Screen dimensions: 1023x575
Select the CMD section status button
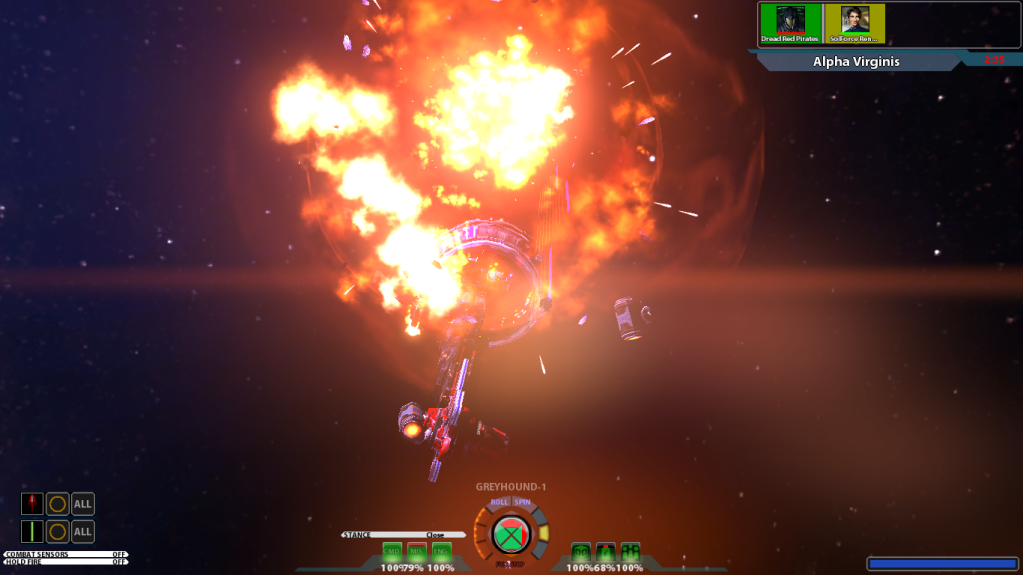coord(392,552)
